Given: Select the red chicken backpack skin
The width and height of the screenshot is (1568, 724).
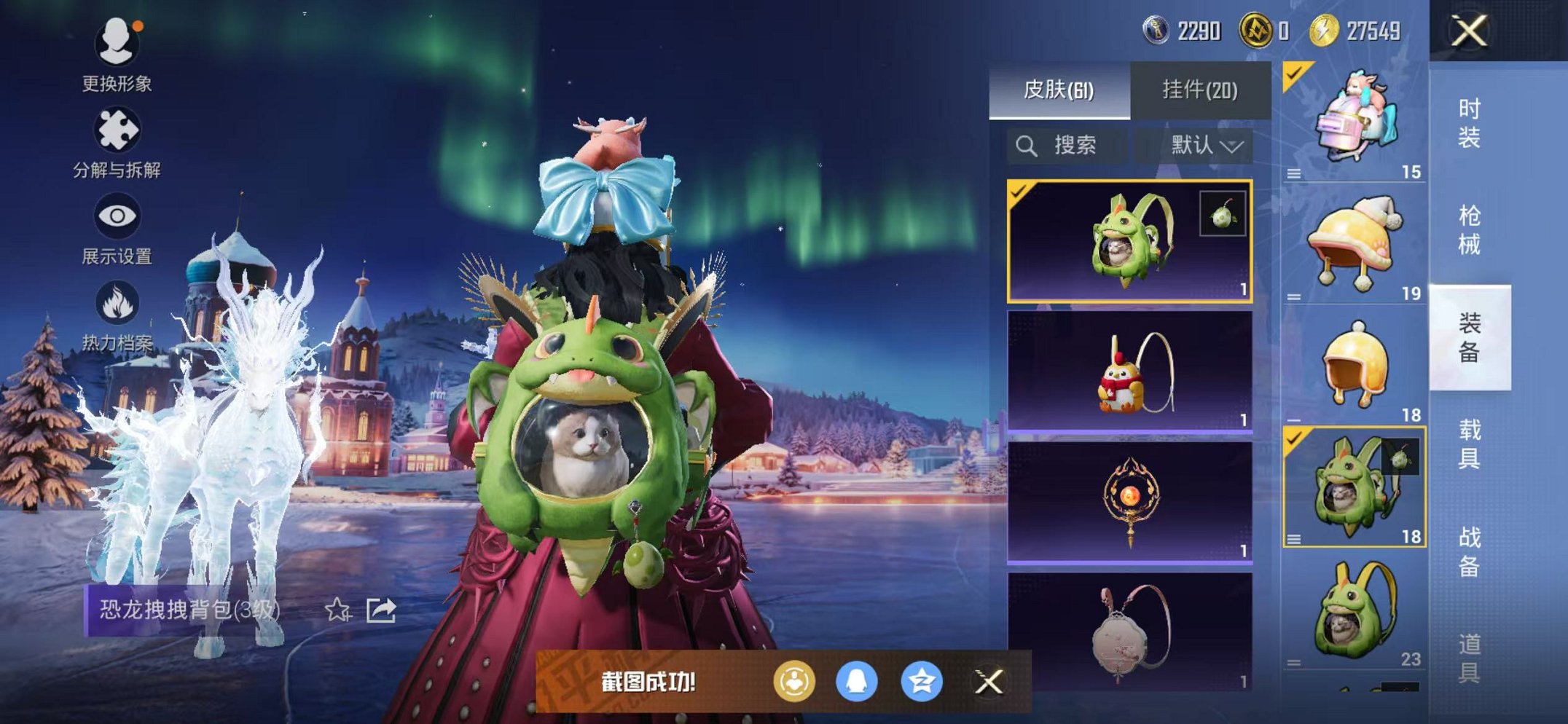Looking at the screenshot, I should pyautogui.click(x=1129, y=371).
